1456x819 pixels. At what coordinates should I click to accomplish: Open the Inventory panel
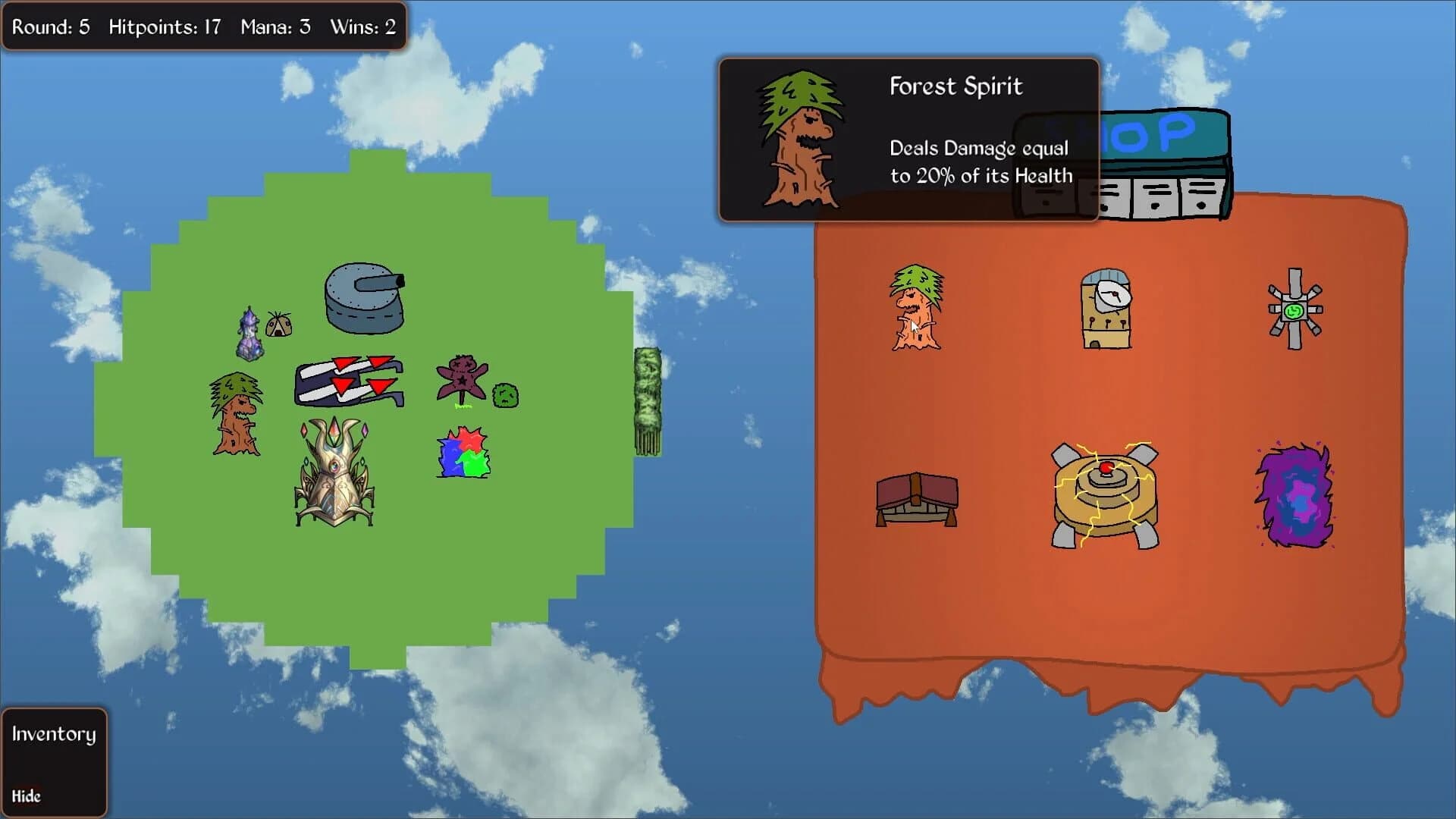[x=53, y=733]
